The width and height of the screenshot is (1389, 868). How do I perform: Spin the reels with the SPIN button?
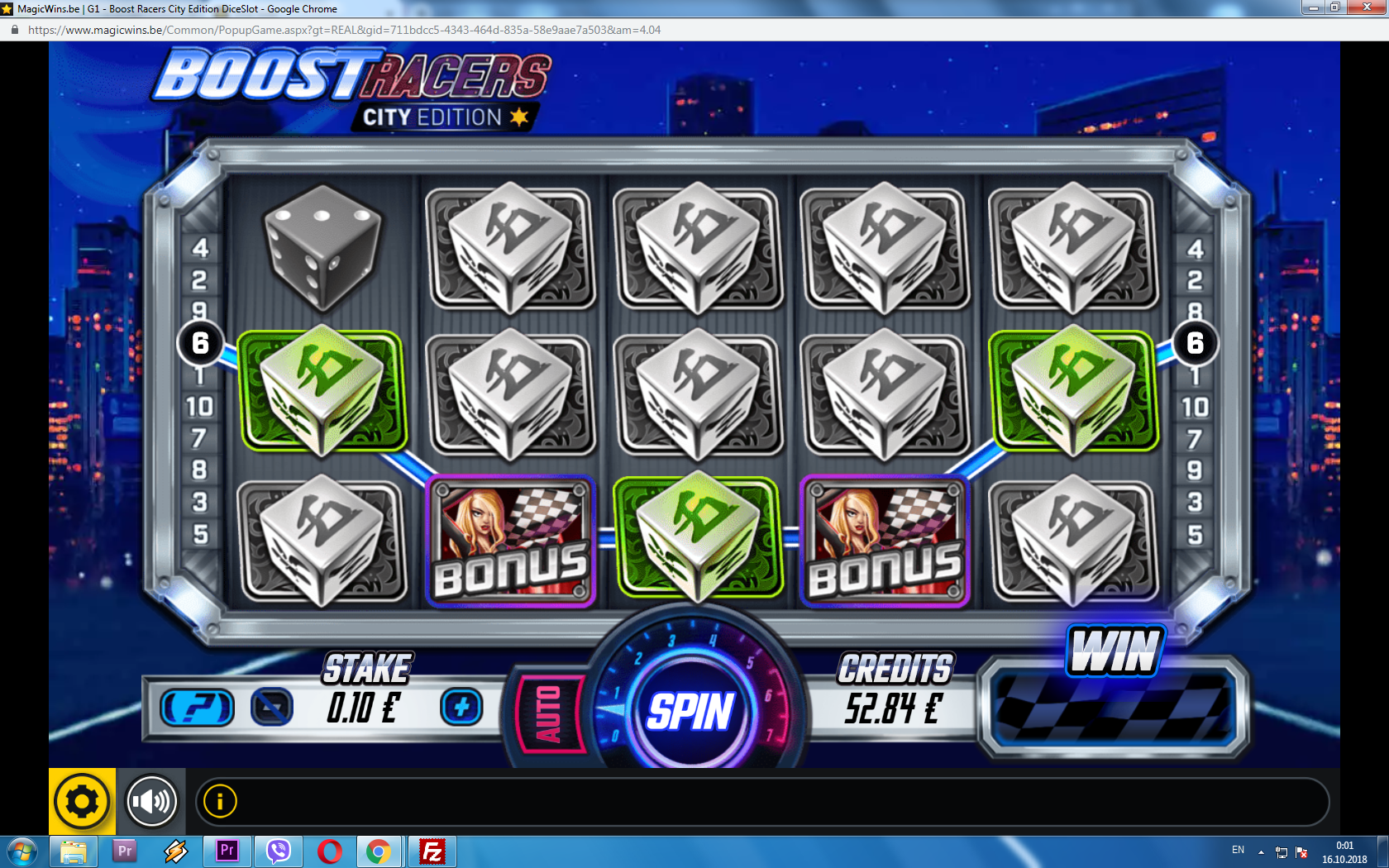click(x=690, y=711)
